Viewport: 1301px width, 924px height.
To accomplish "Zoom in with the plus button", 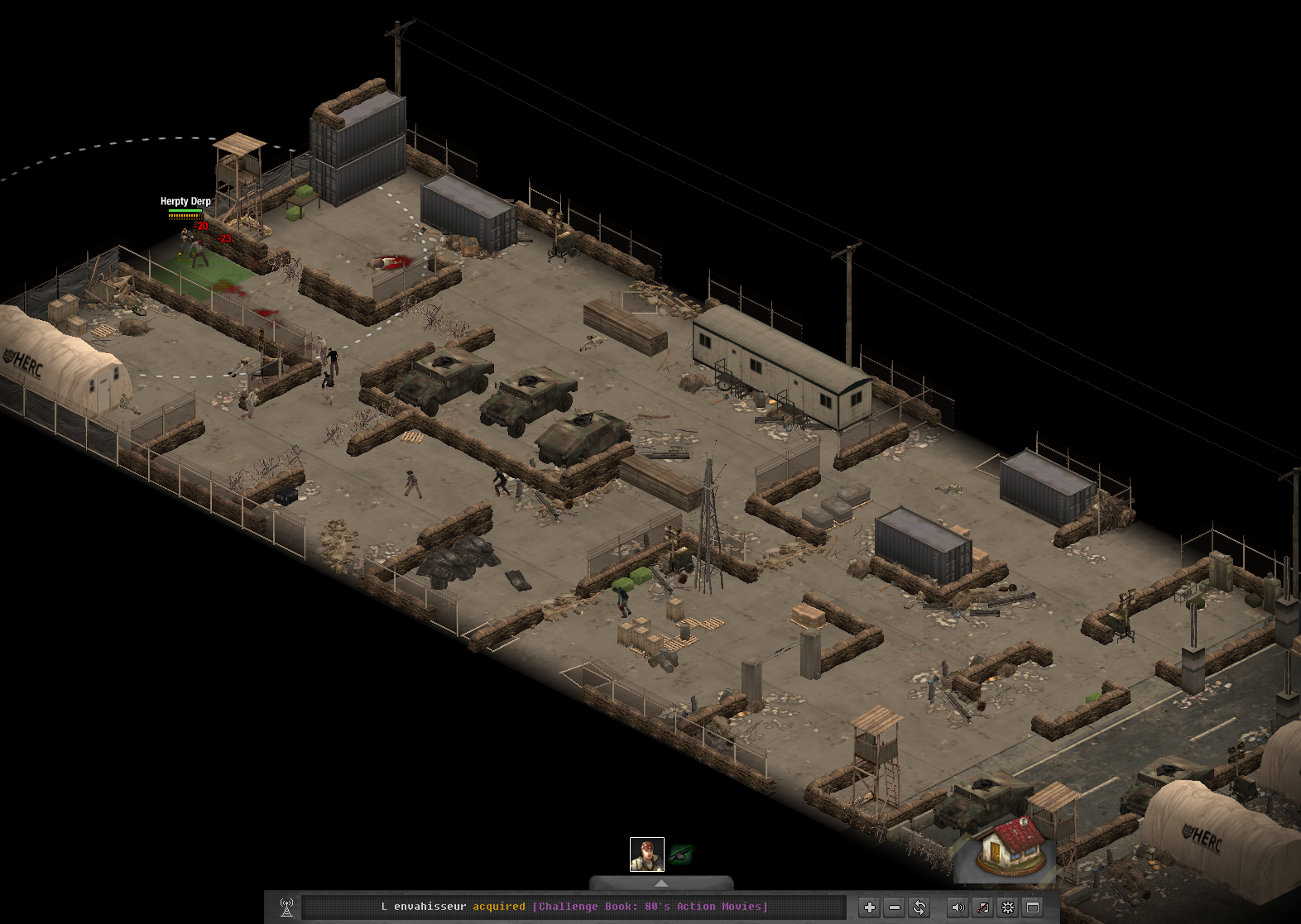I will click(869, 907).
